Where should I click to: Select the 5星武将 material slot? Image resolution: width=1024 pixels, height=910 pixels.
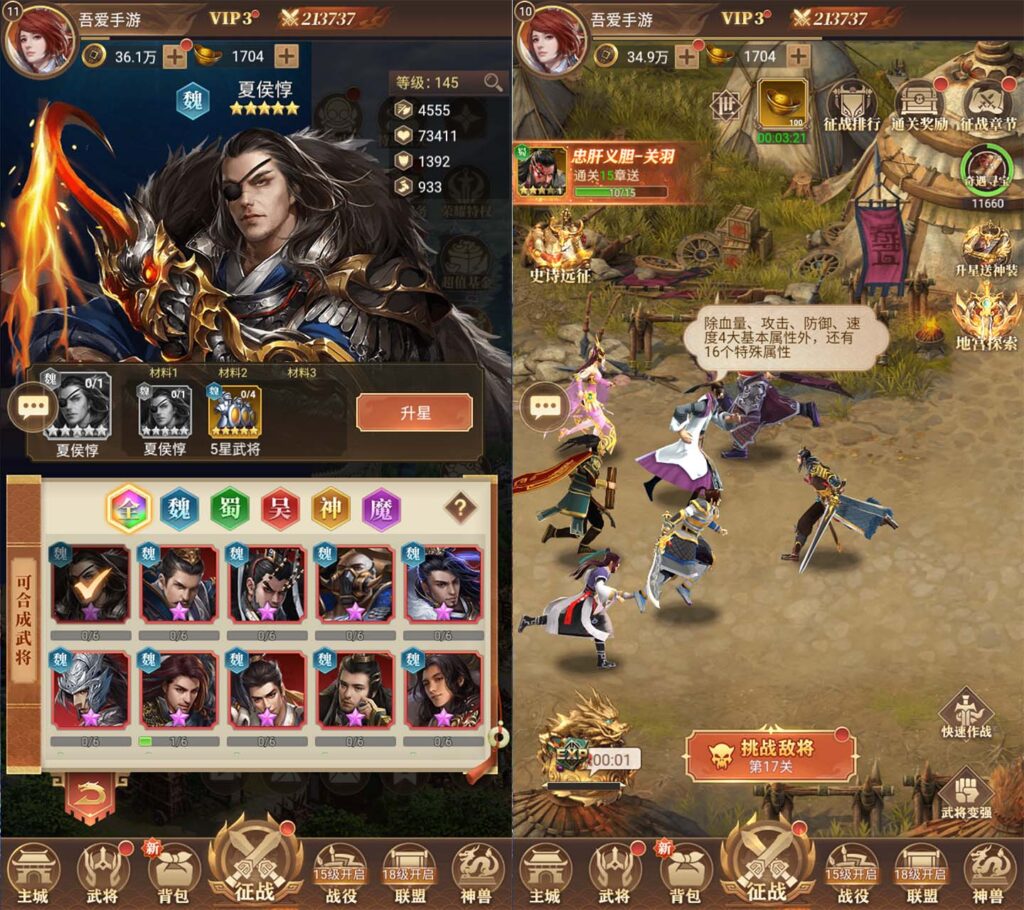(x=234, y=413)
